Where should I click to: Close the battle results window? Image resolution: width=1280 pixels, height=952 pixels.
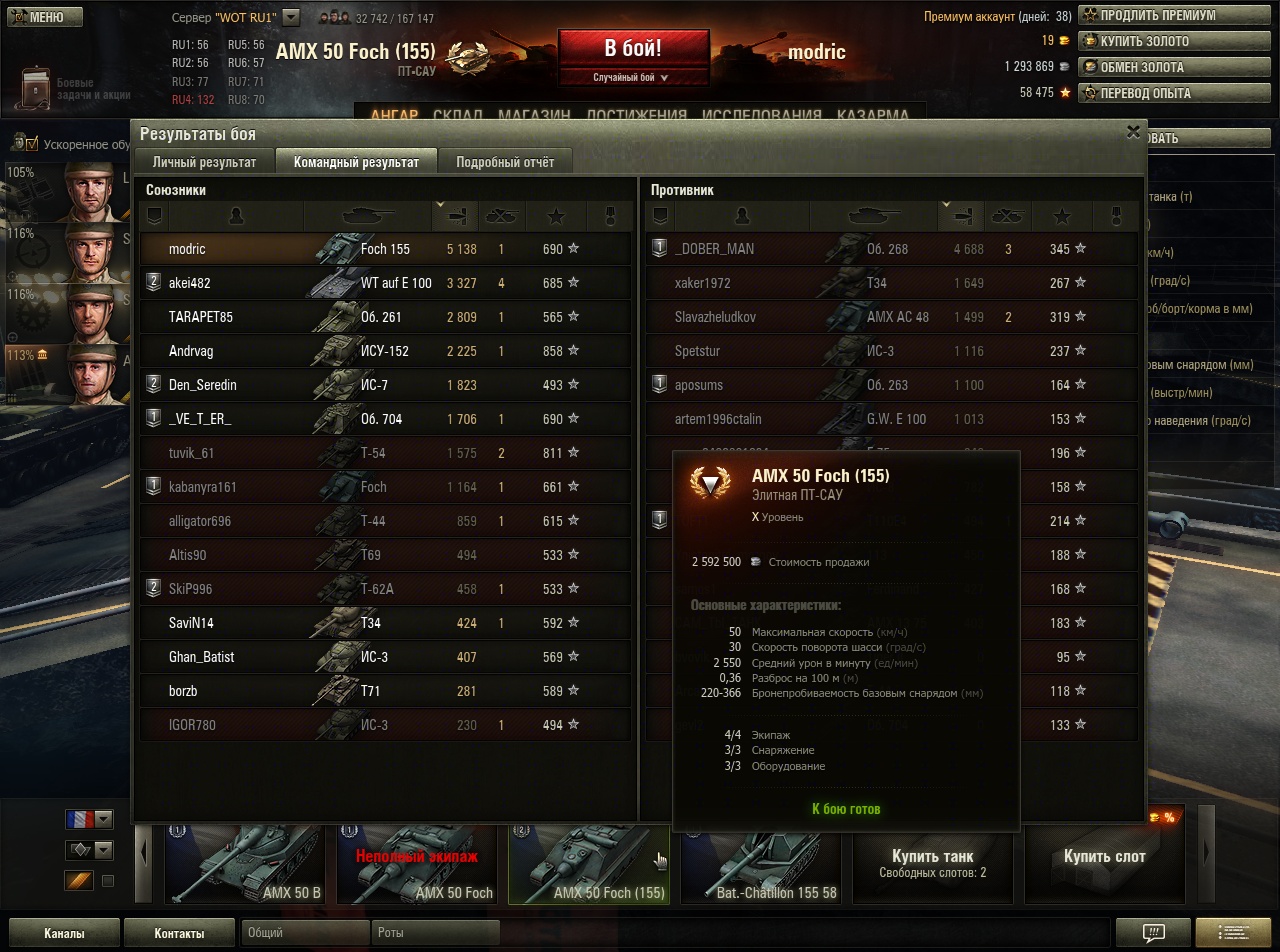(x=1133, y=131)
